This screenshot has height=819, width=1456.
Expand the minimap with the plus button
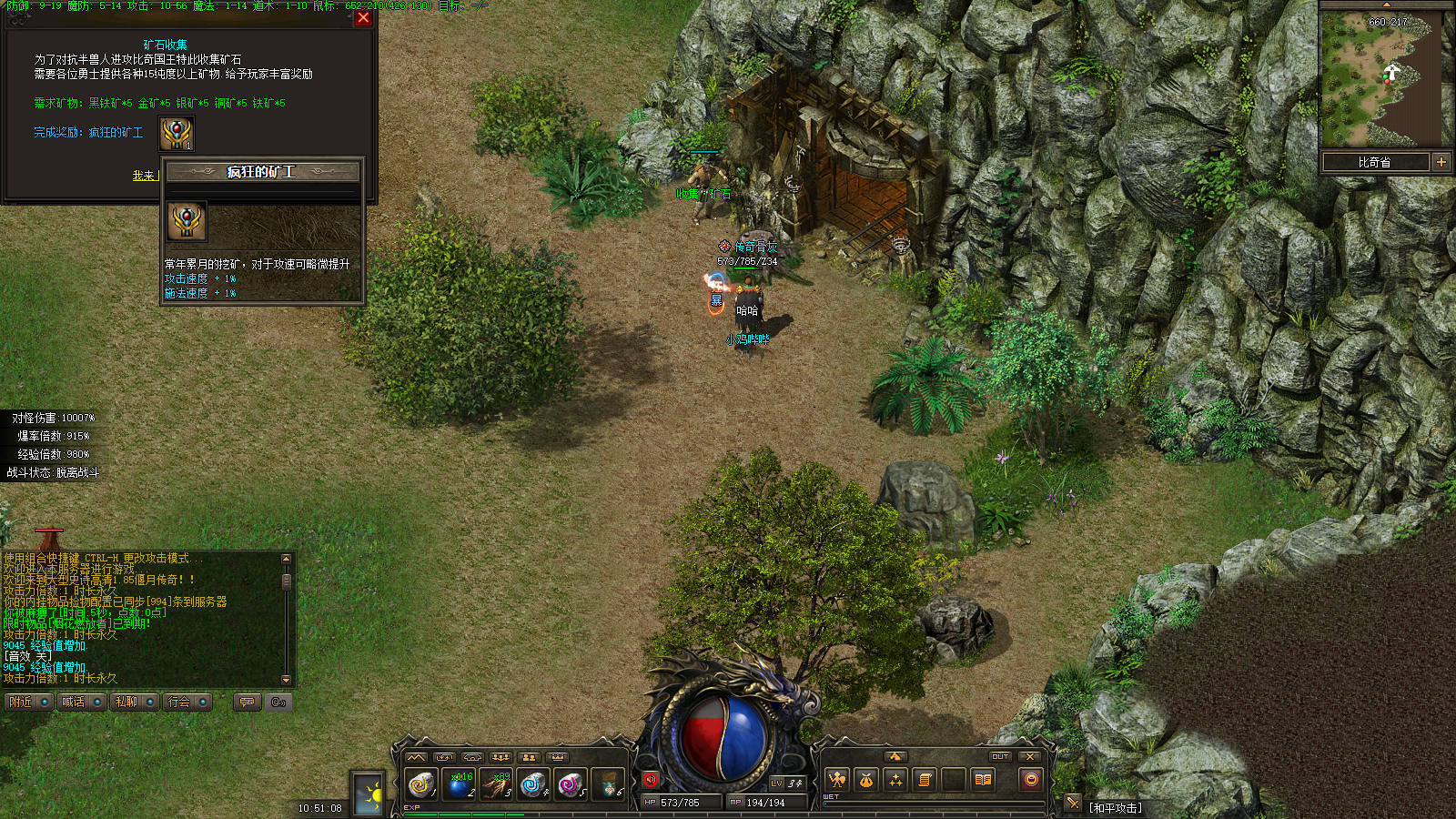click(x=1441, y=162)
